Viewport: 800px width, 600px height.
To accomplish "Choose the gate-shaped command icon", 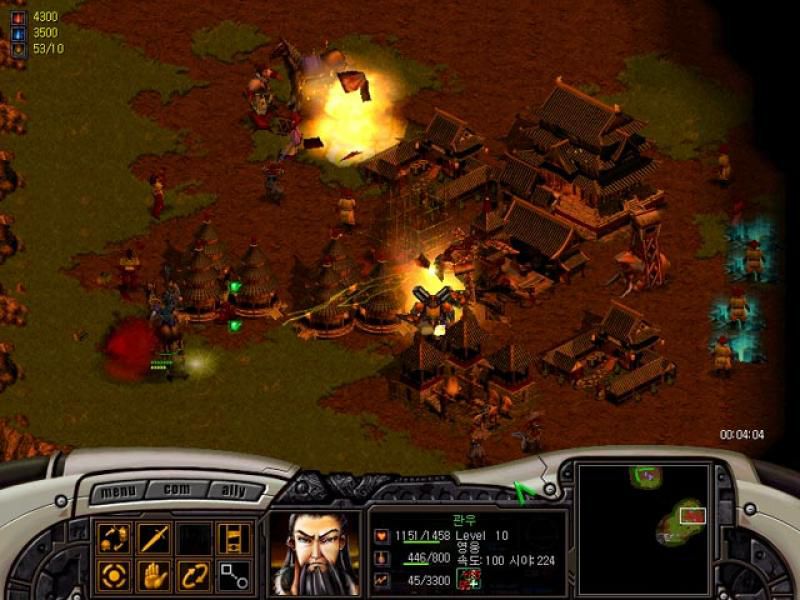I will pos(234,538).
